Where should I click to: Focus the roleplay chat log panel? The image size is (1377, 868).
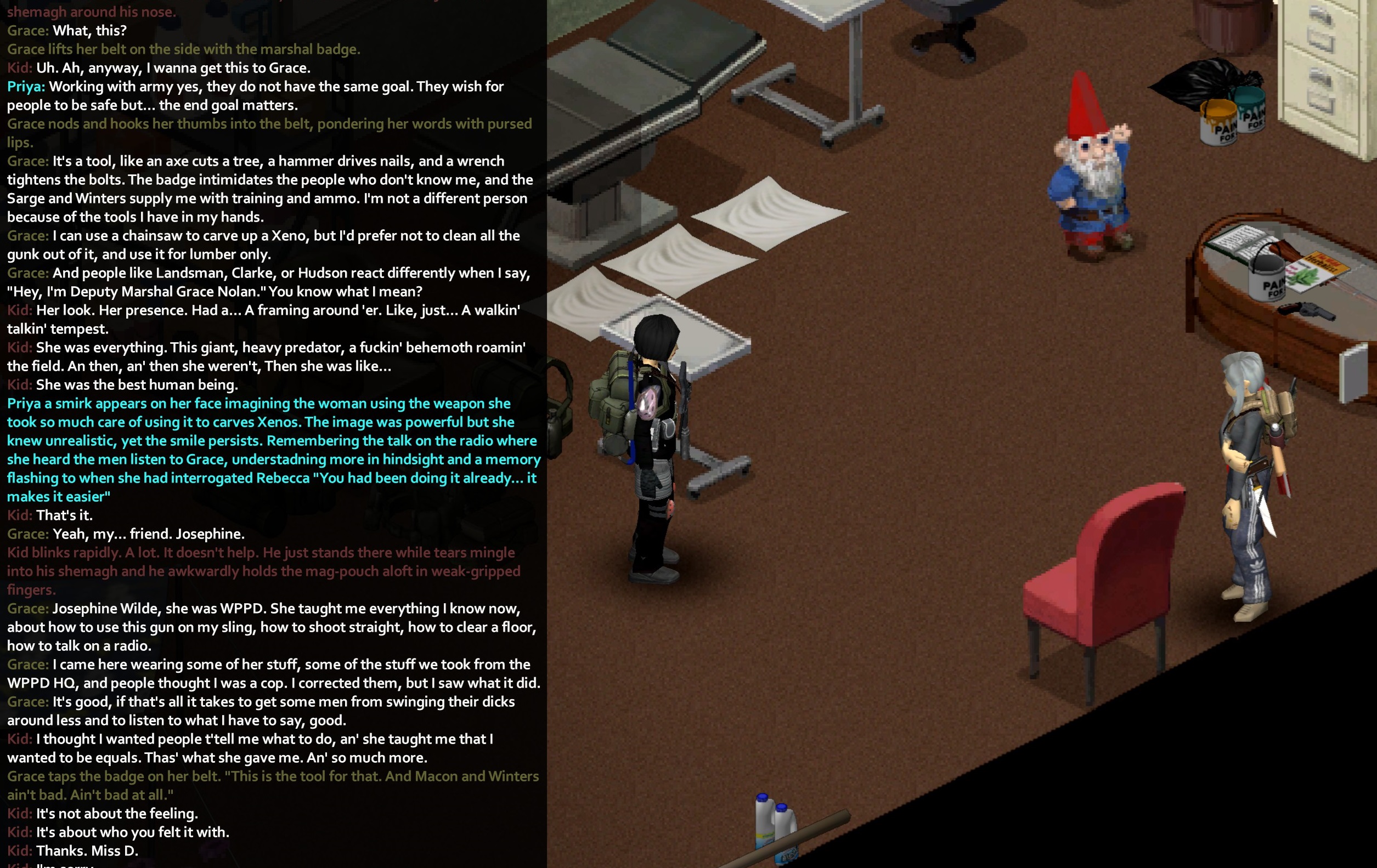tap(273, 434)
